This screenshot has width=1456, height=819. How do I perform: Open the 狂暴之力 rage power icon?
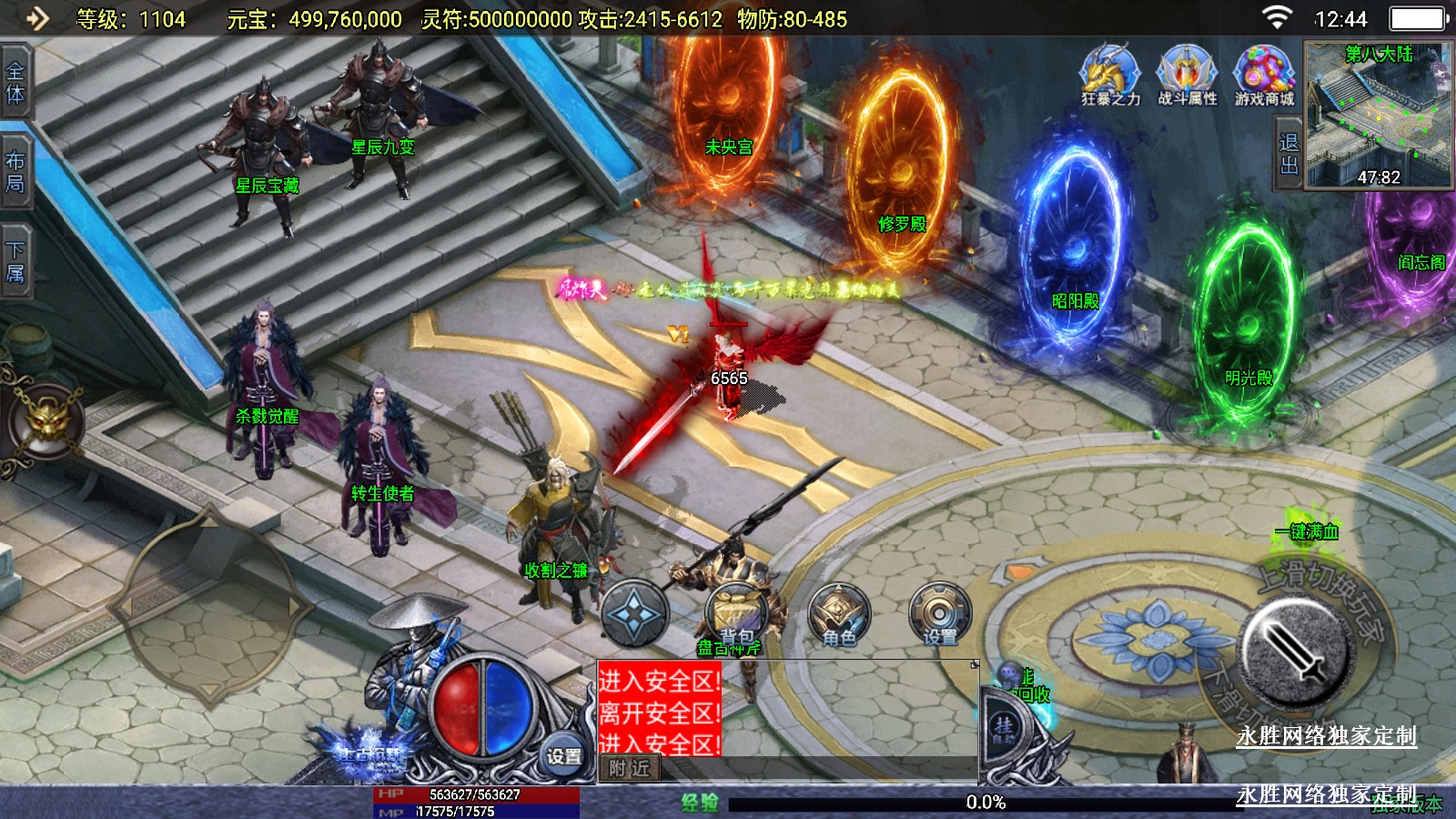[1110, 75]
